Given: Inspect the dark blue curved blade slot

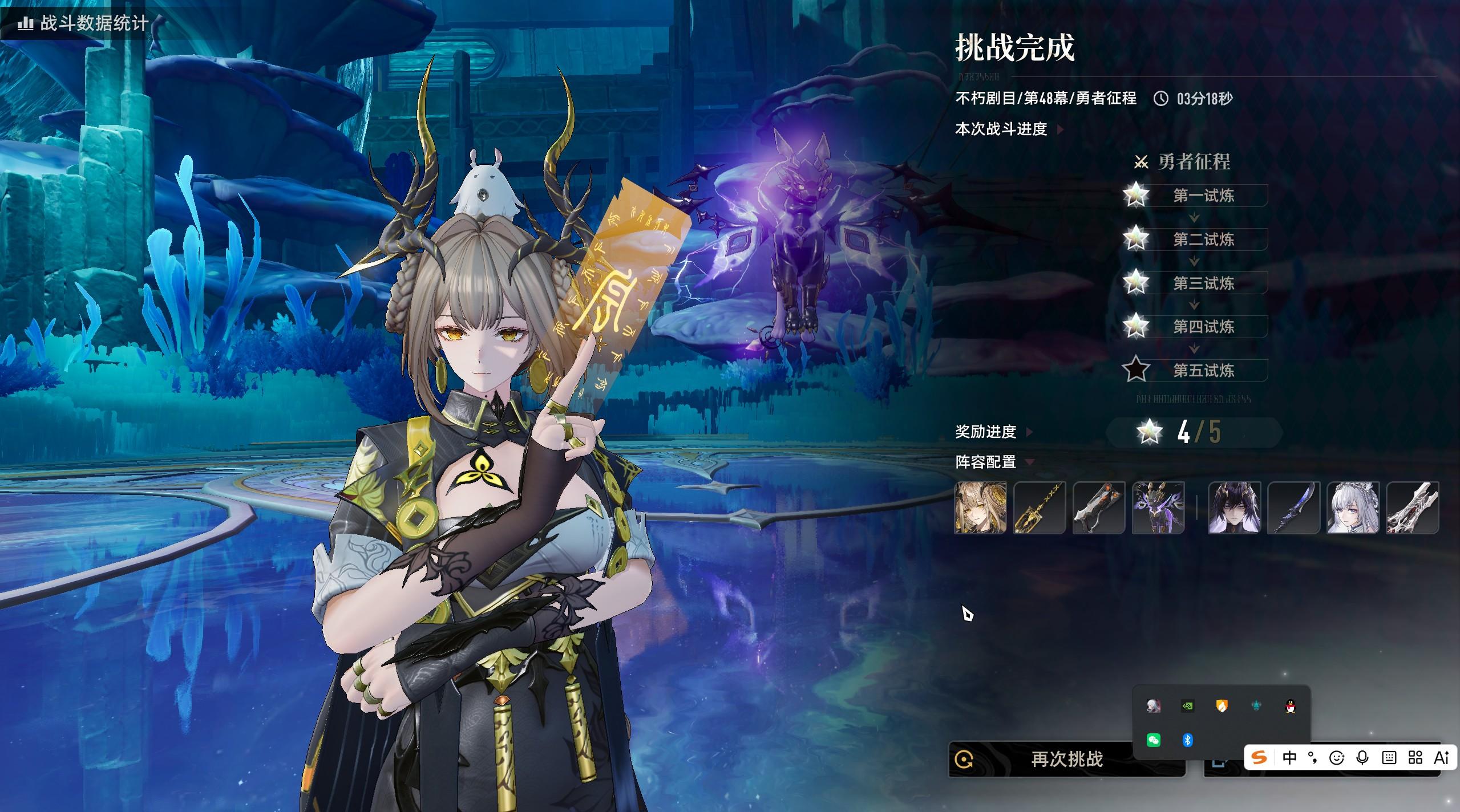Looking at the screenshot, I should 1293,507.
